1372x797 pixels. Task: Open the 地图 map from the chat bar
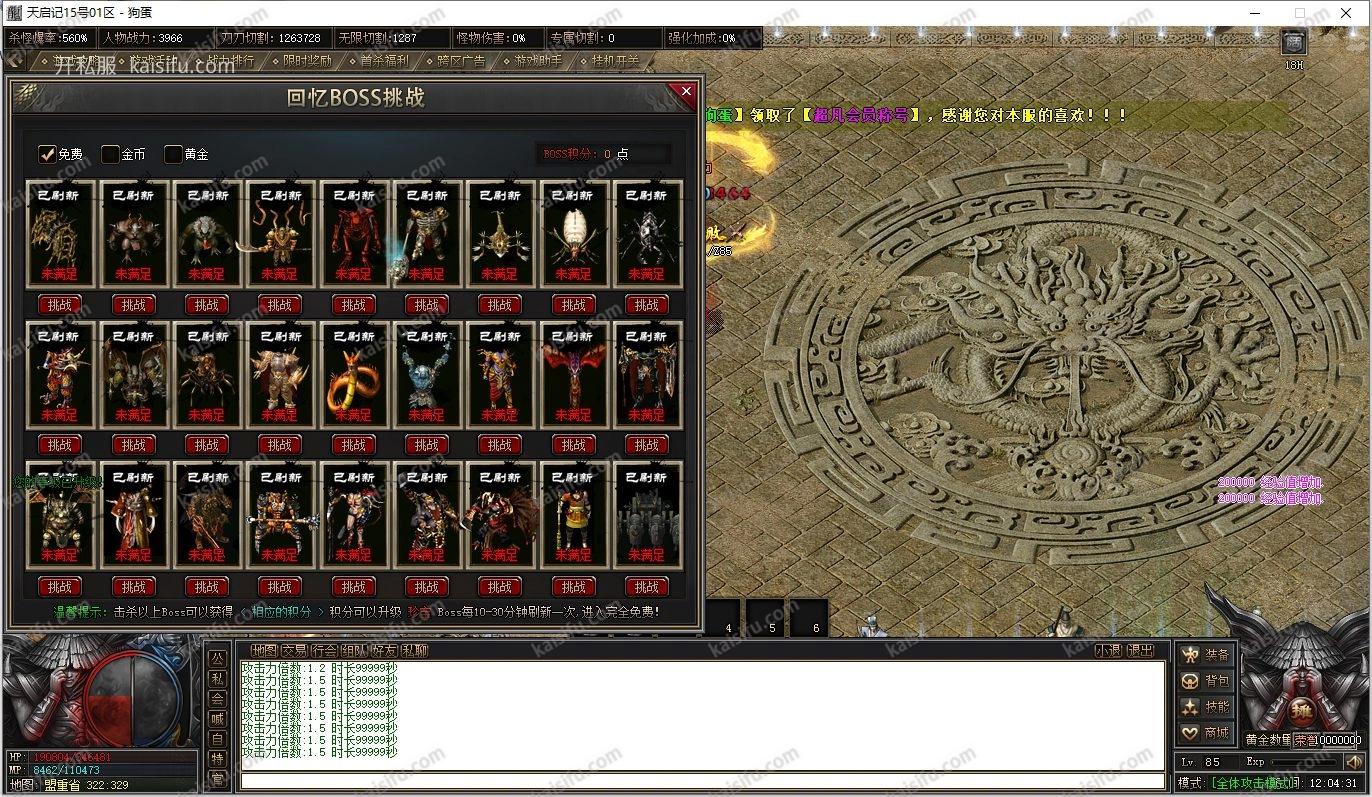point(264,650)
